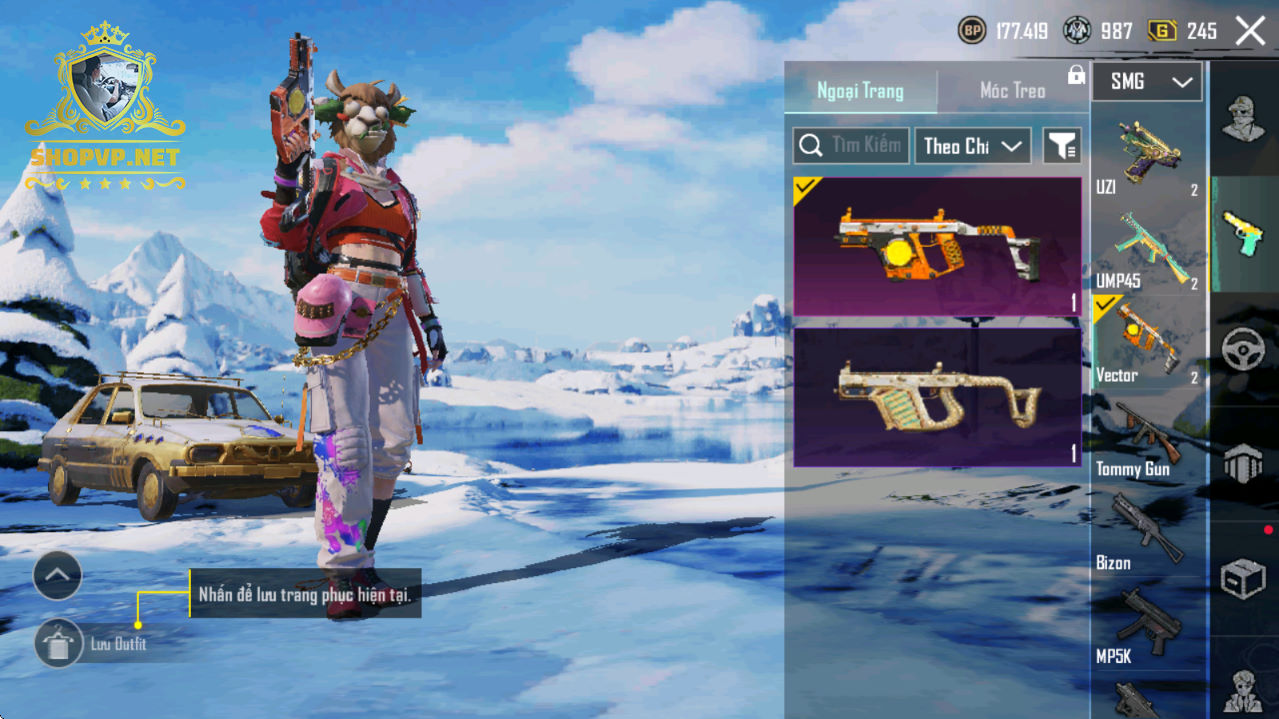1279x719 pixels.
Task: Select the orange Vector skin tile
Action: (937, 247)
